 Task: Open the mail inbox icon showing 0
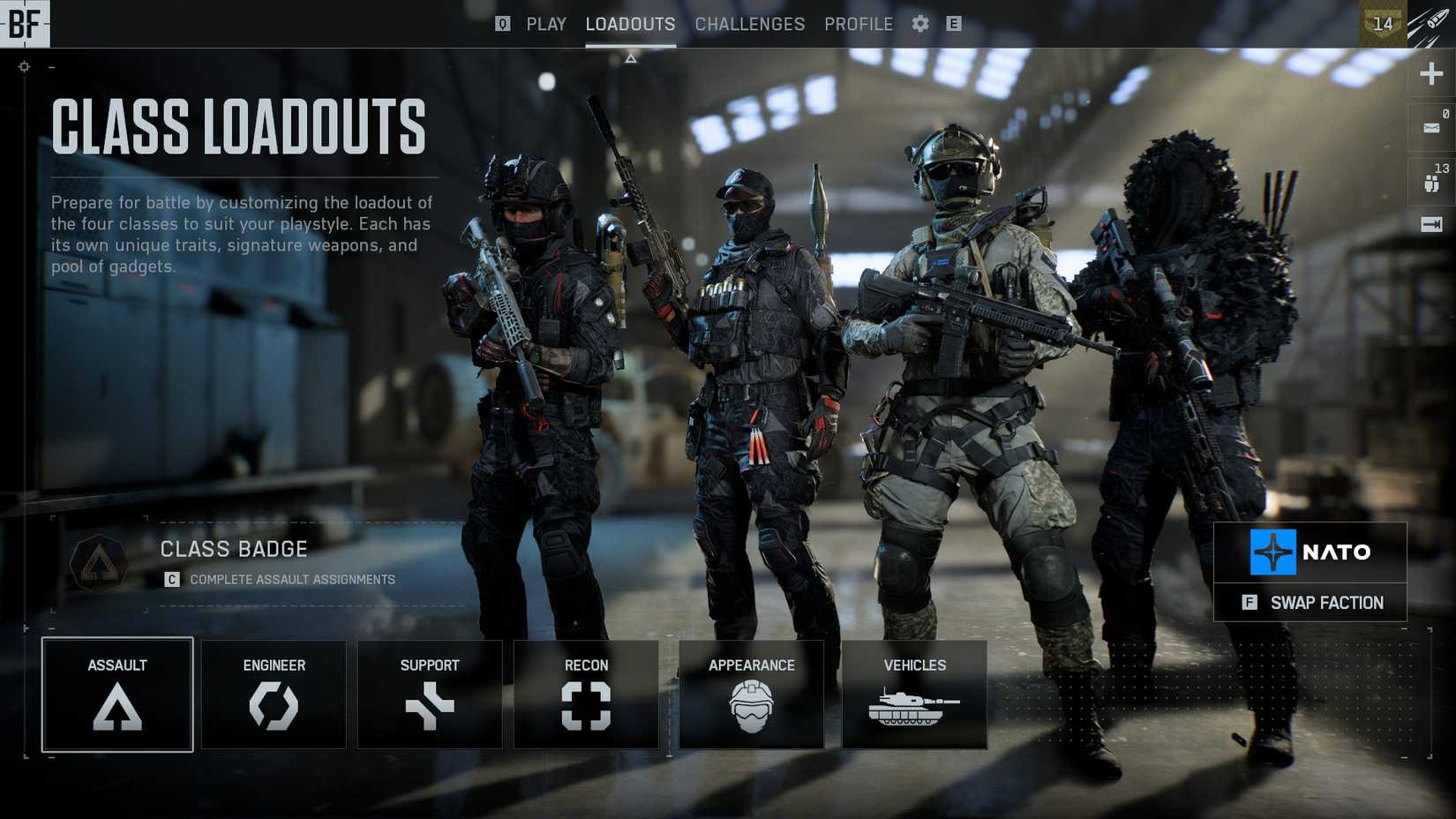click(1430, 128)
